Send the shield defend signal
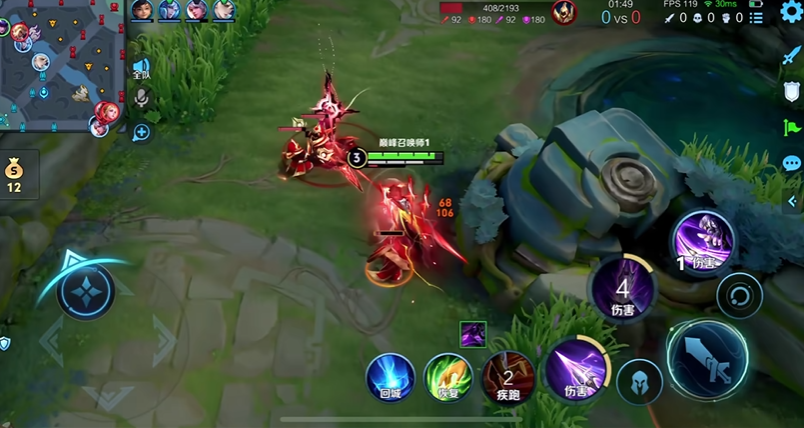The image size is (804, 428). click(792, 91)
